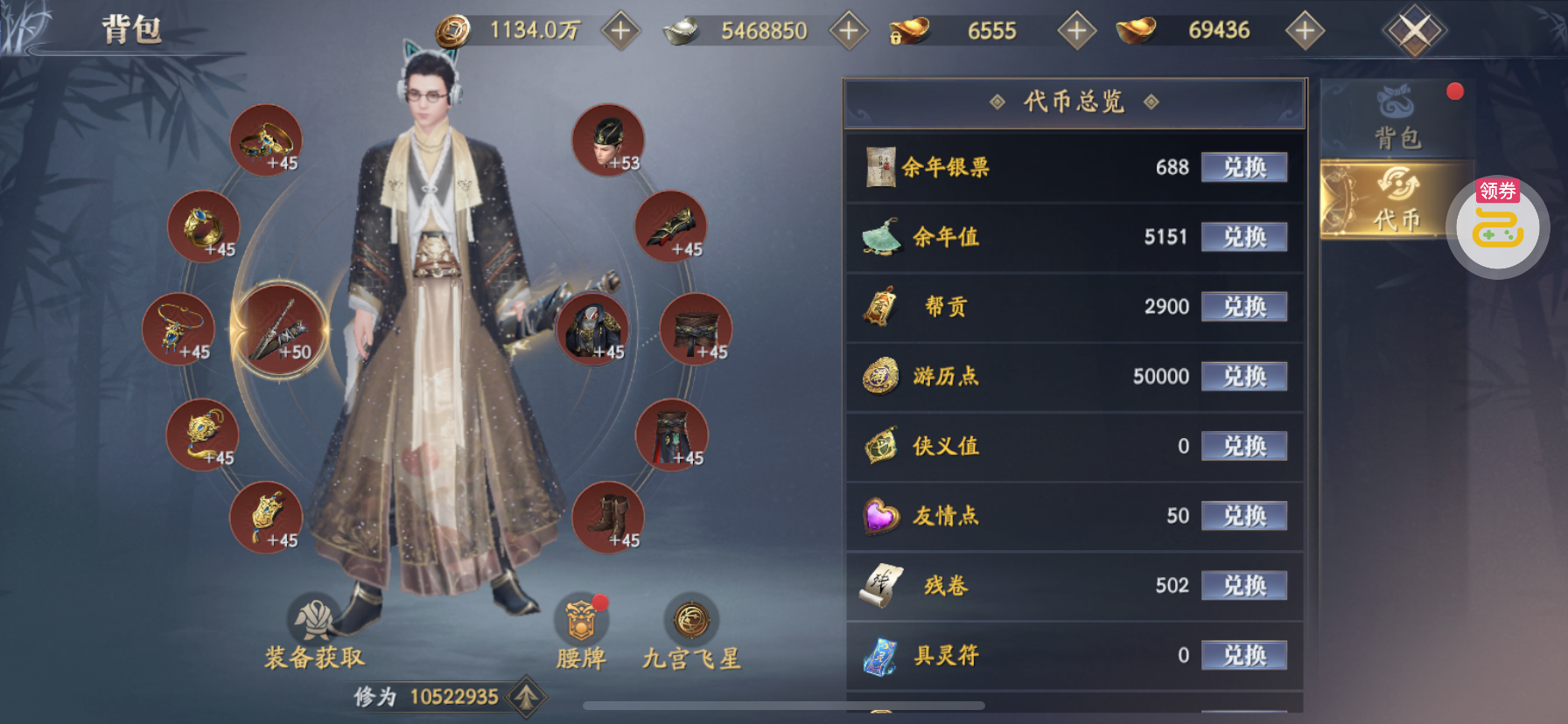Exchange 残卷 scrolls
This screenshot has height=724, width=1568.
tap(1243, 586)
